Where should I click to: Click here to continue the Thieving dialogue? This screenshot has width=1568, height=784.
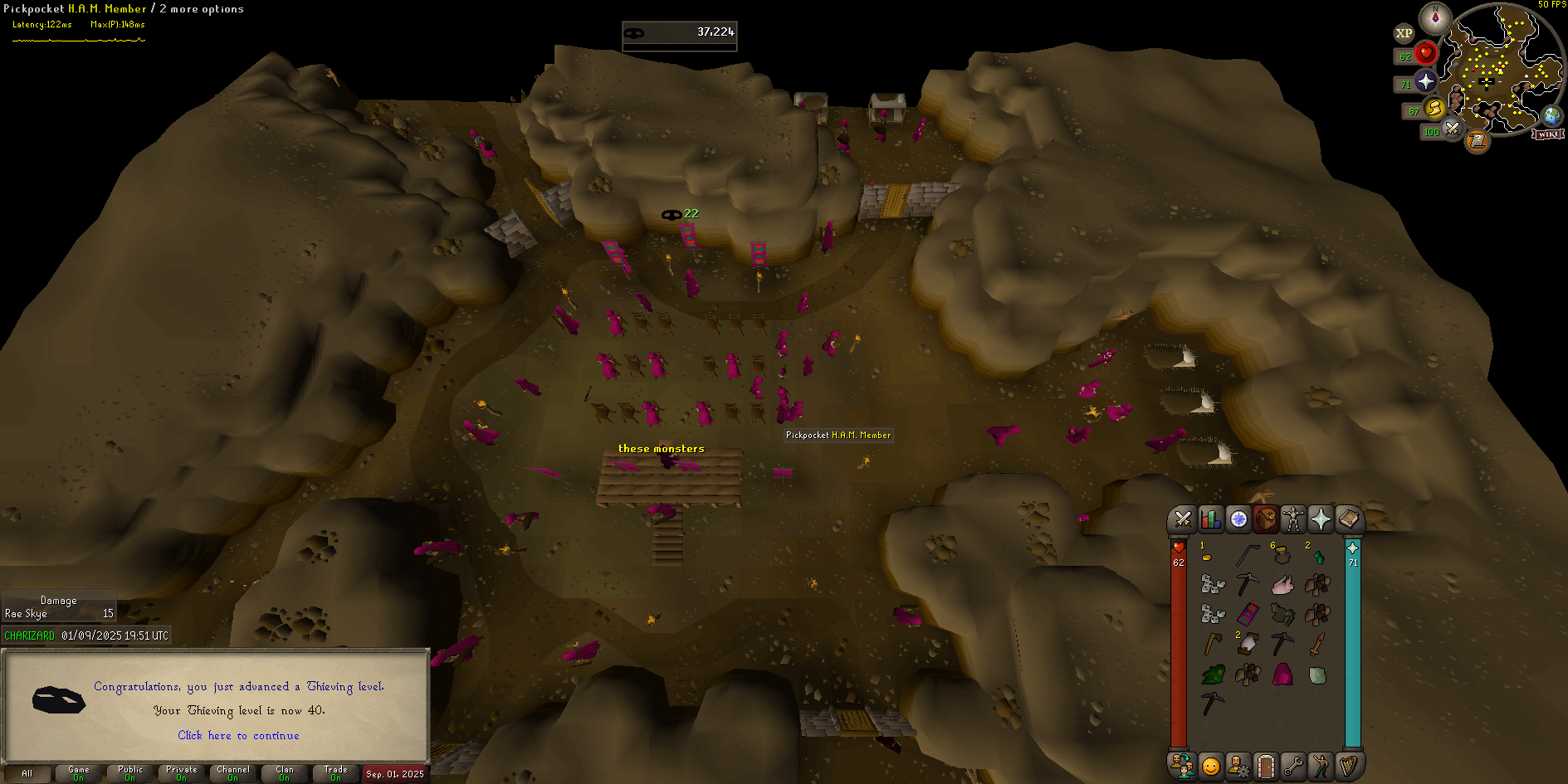coord(238,736)
